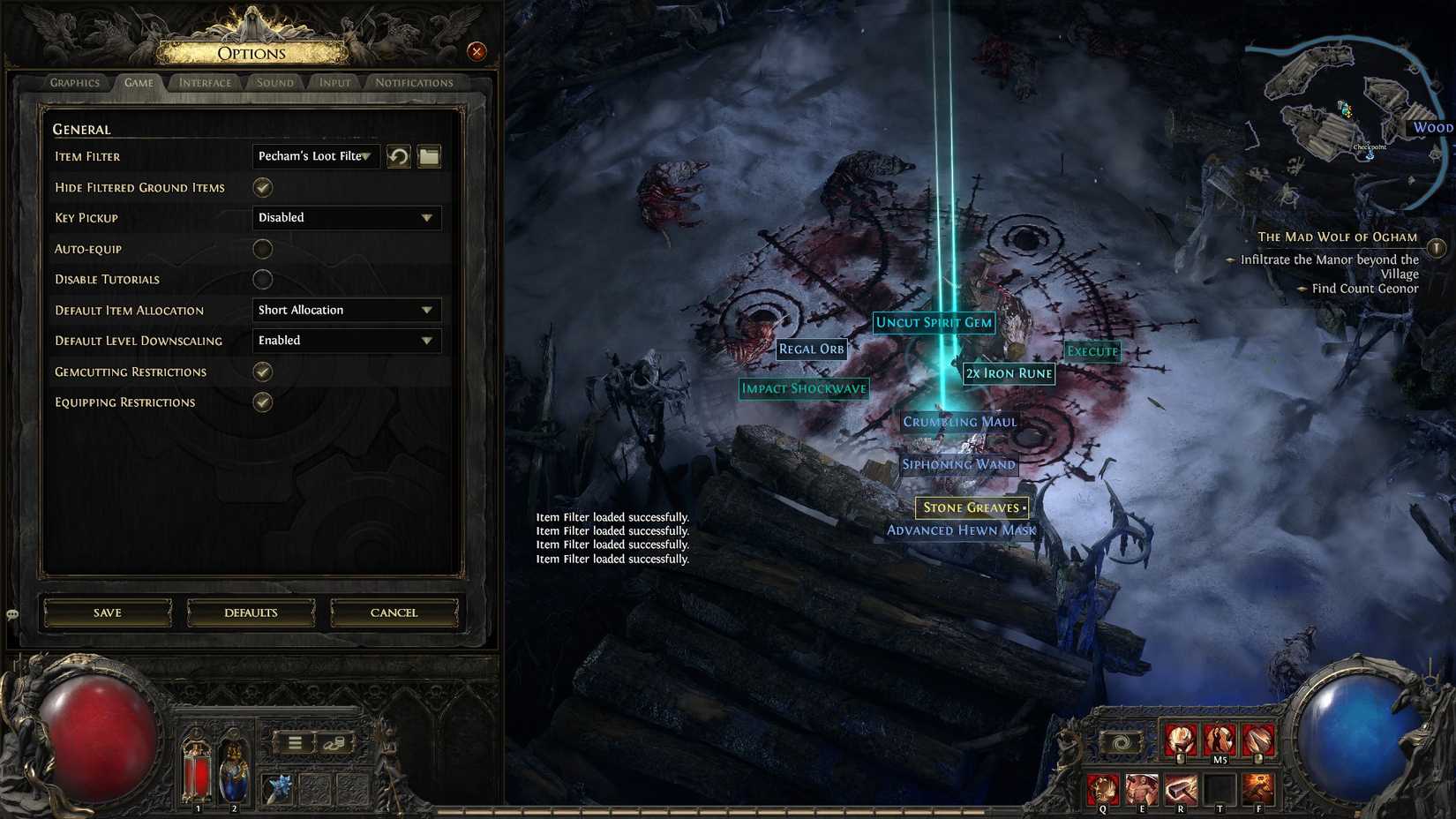Open the Key Pickup dropdown

(345, 217)
